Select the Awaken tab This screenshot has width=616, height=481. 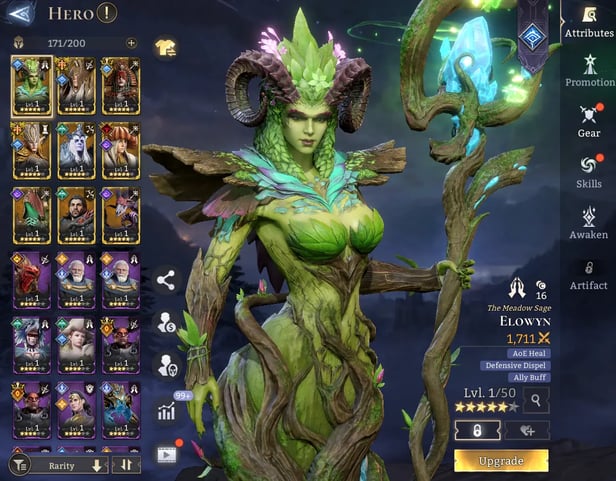point(589,222)
